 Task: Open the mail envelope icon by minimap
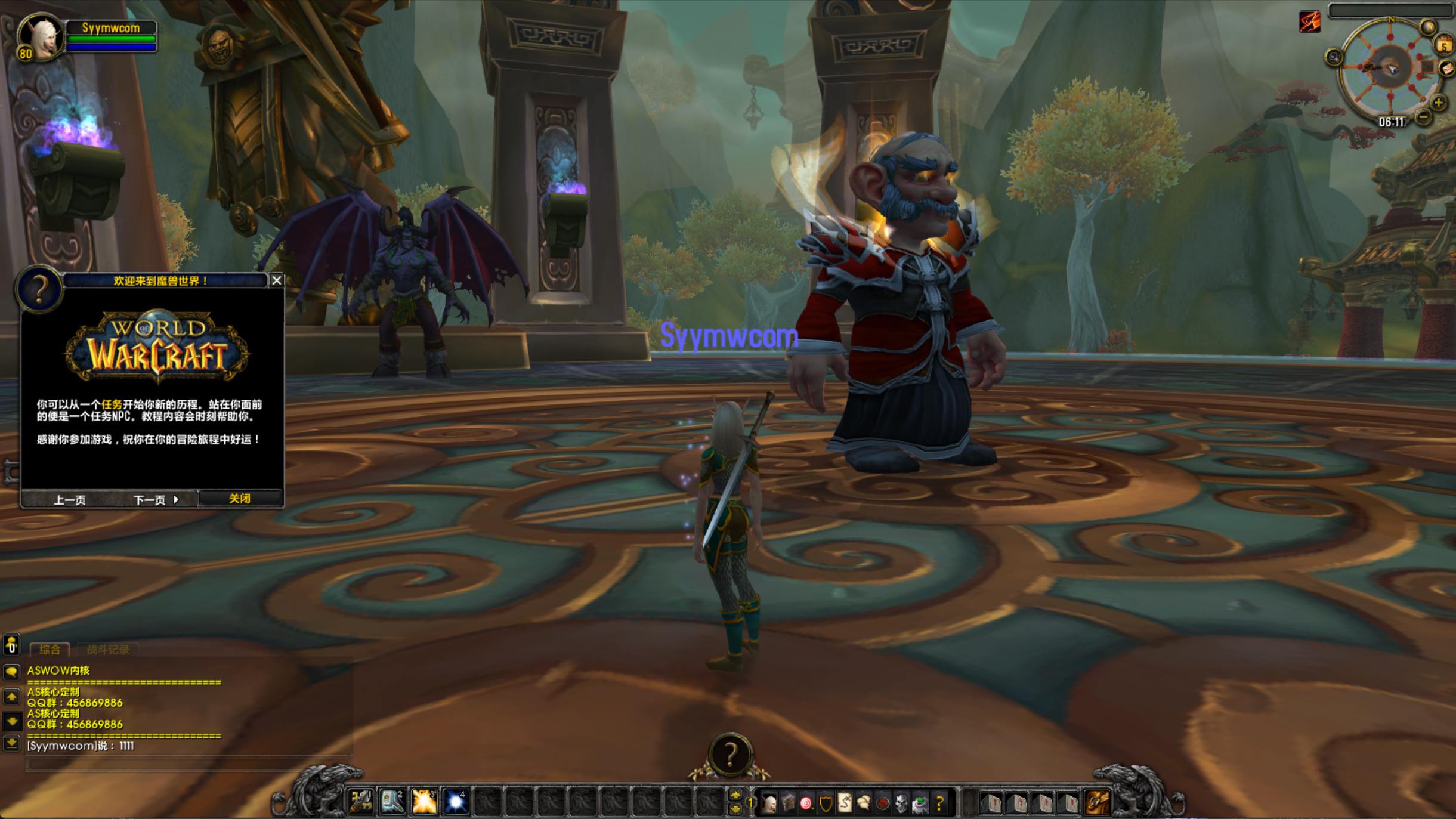point(1447,69)
